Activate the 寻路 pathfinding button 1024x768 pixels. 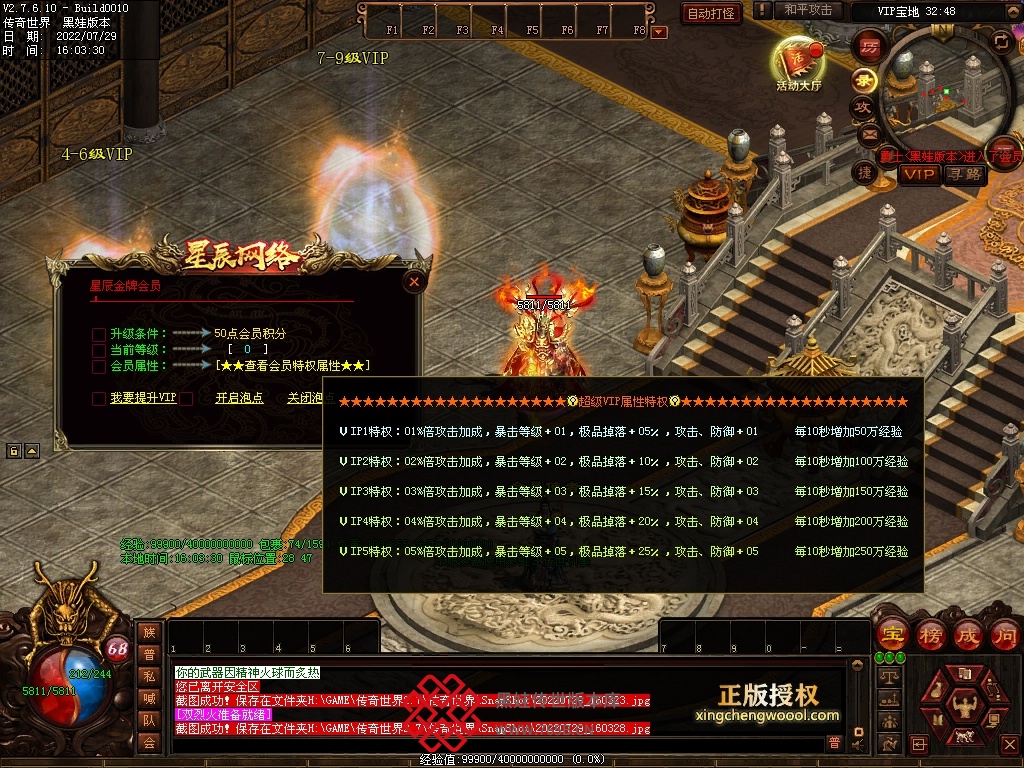point(965,174)
